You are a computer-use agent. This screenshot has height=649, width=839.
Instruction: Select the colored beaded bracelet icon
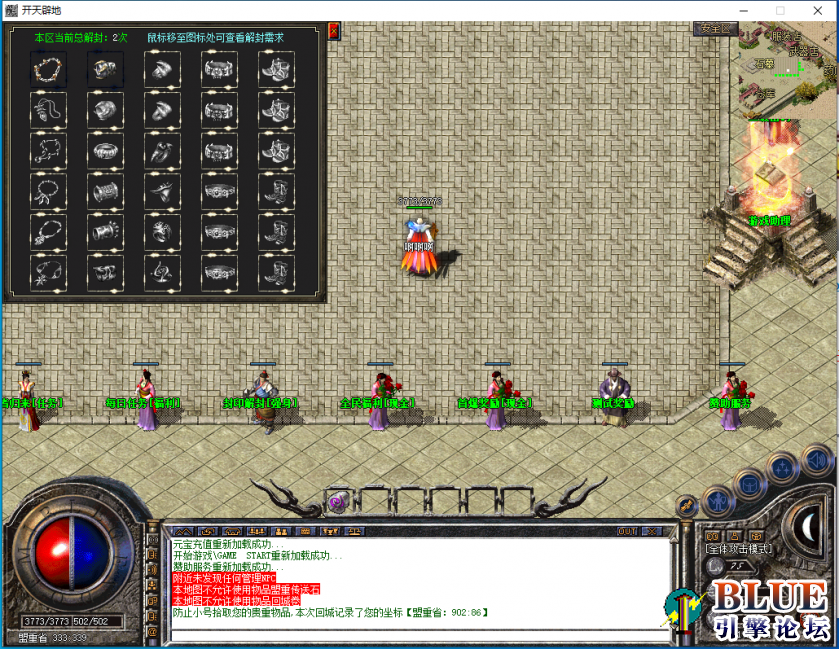47,69
